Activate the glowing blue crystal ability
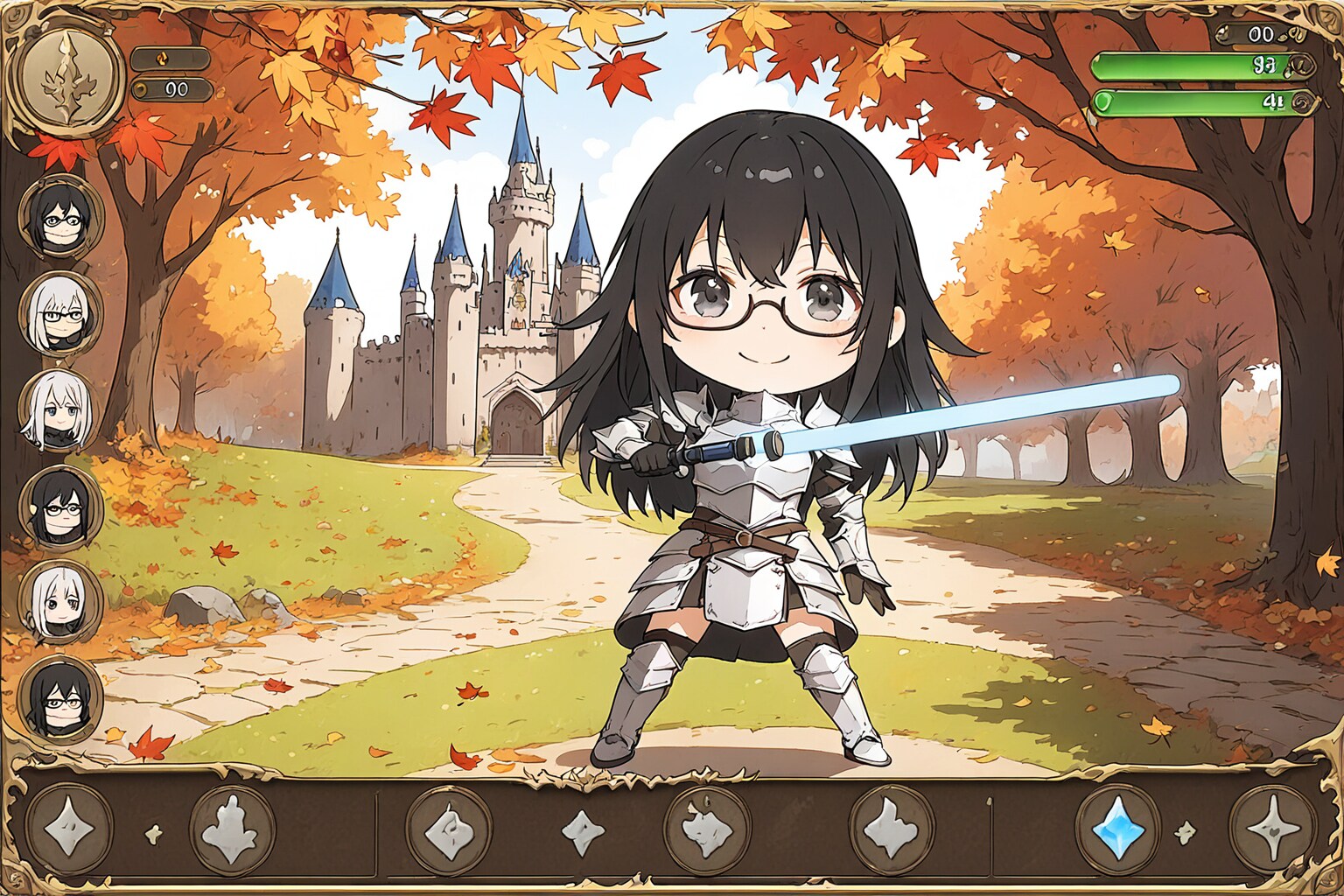This screenshot has width=1344, height=896. coord(1117,828)
